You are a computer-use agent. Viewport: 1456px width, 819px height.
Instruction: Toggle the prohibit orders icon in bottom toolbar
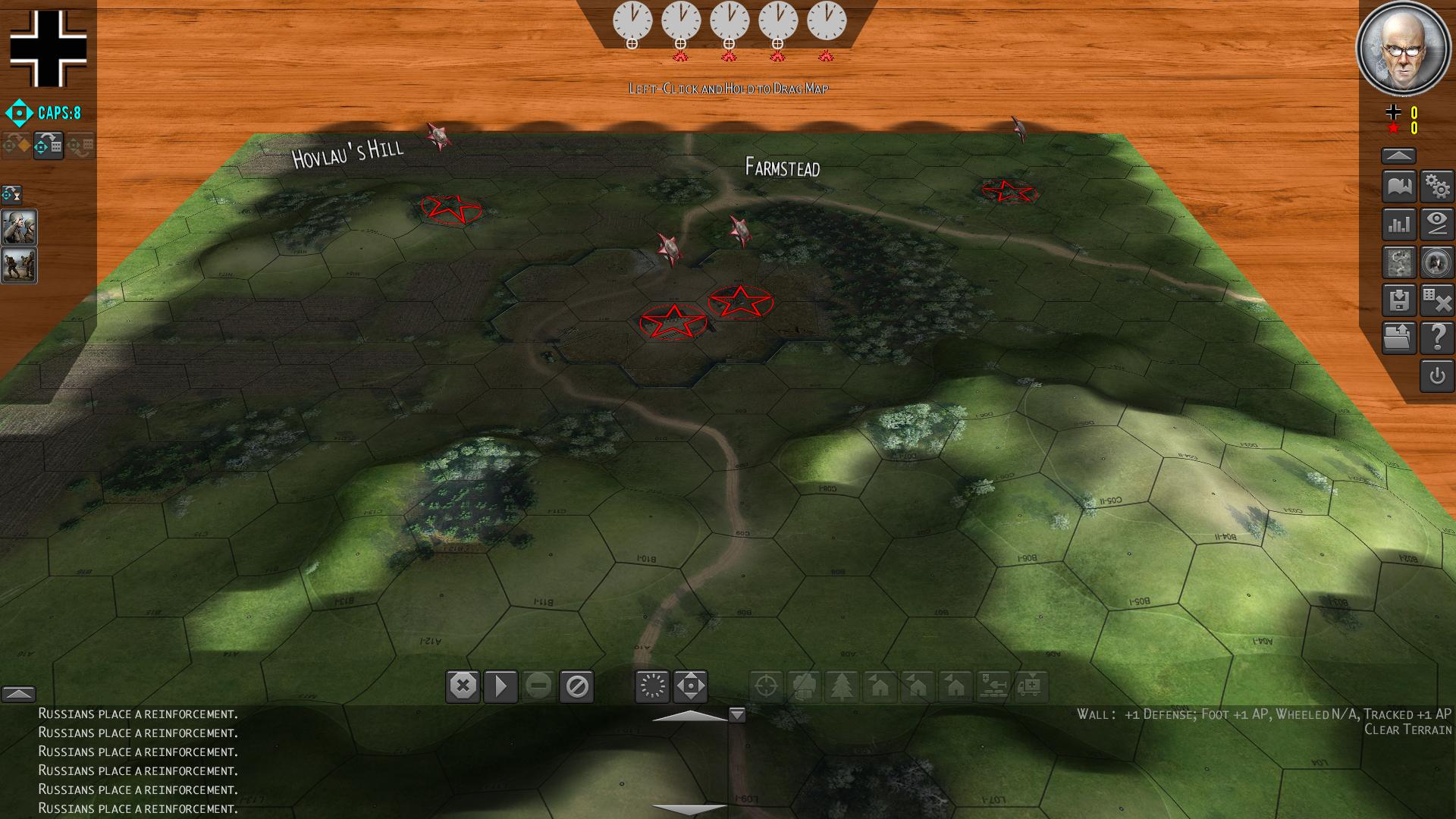tap(578, 687)
